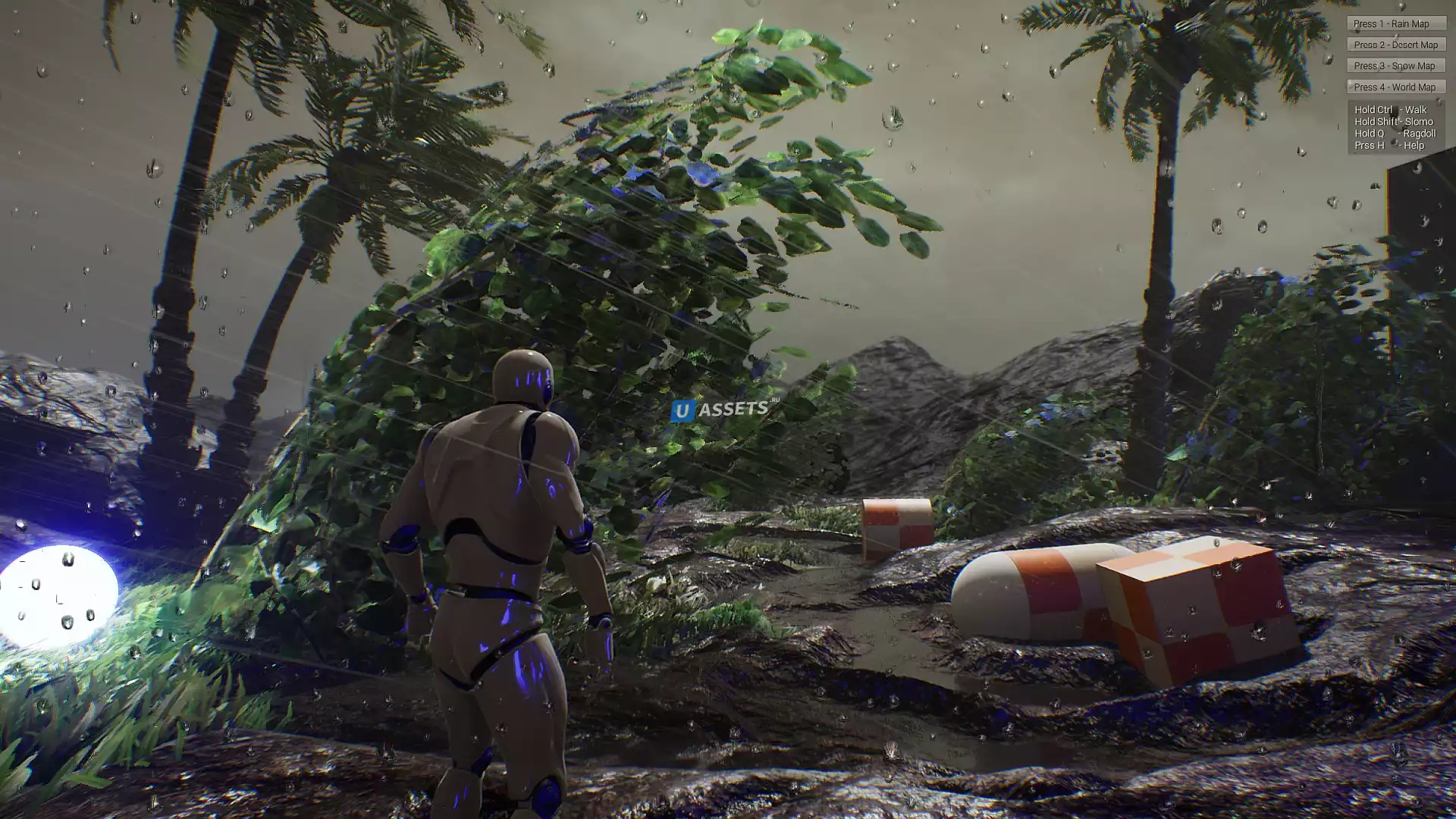
Task: Open the World Map button
Action: point(1395,87)
